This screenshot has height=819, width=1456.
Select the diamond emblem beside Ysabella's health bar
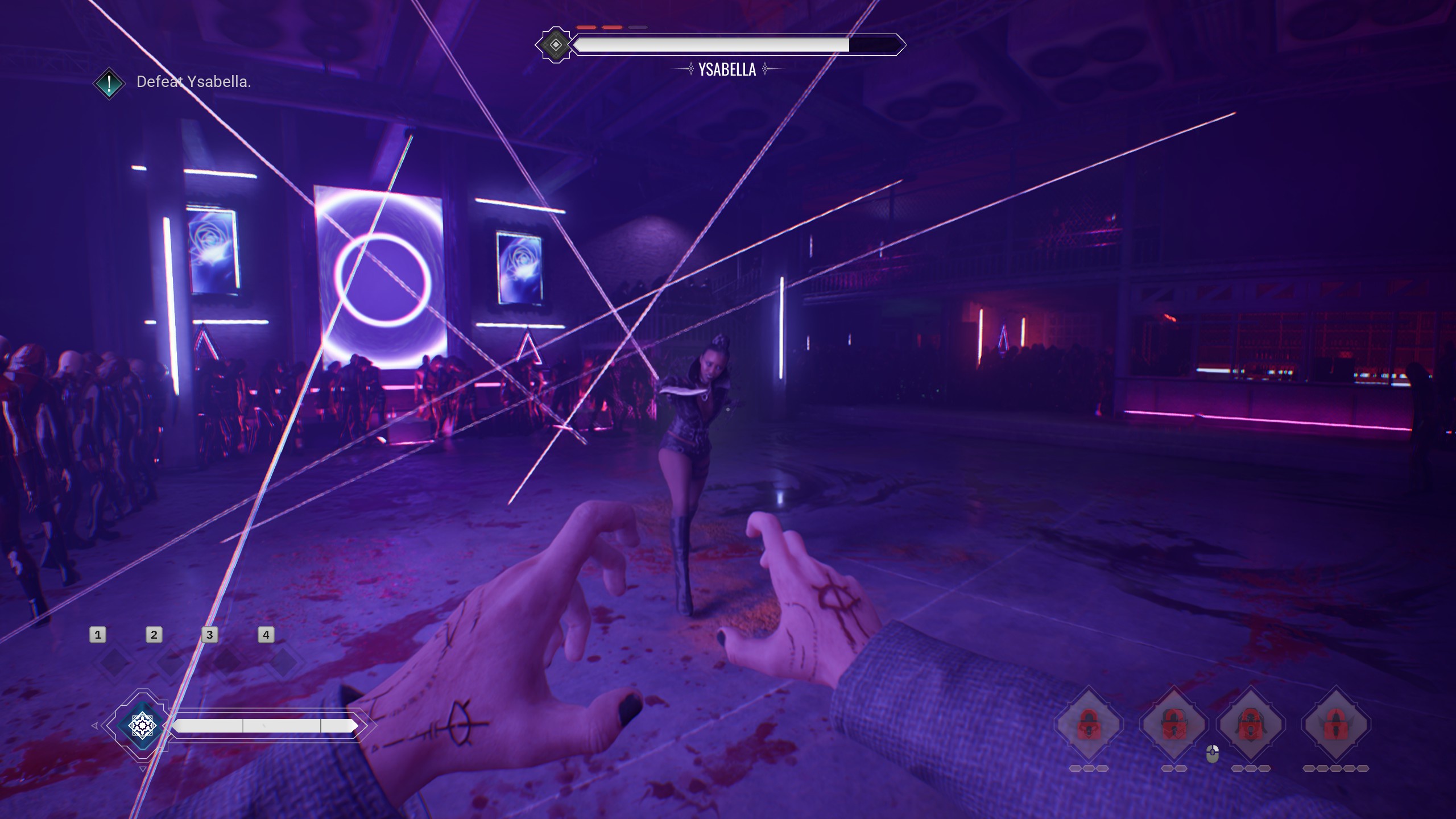tap(555, 45)
